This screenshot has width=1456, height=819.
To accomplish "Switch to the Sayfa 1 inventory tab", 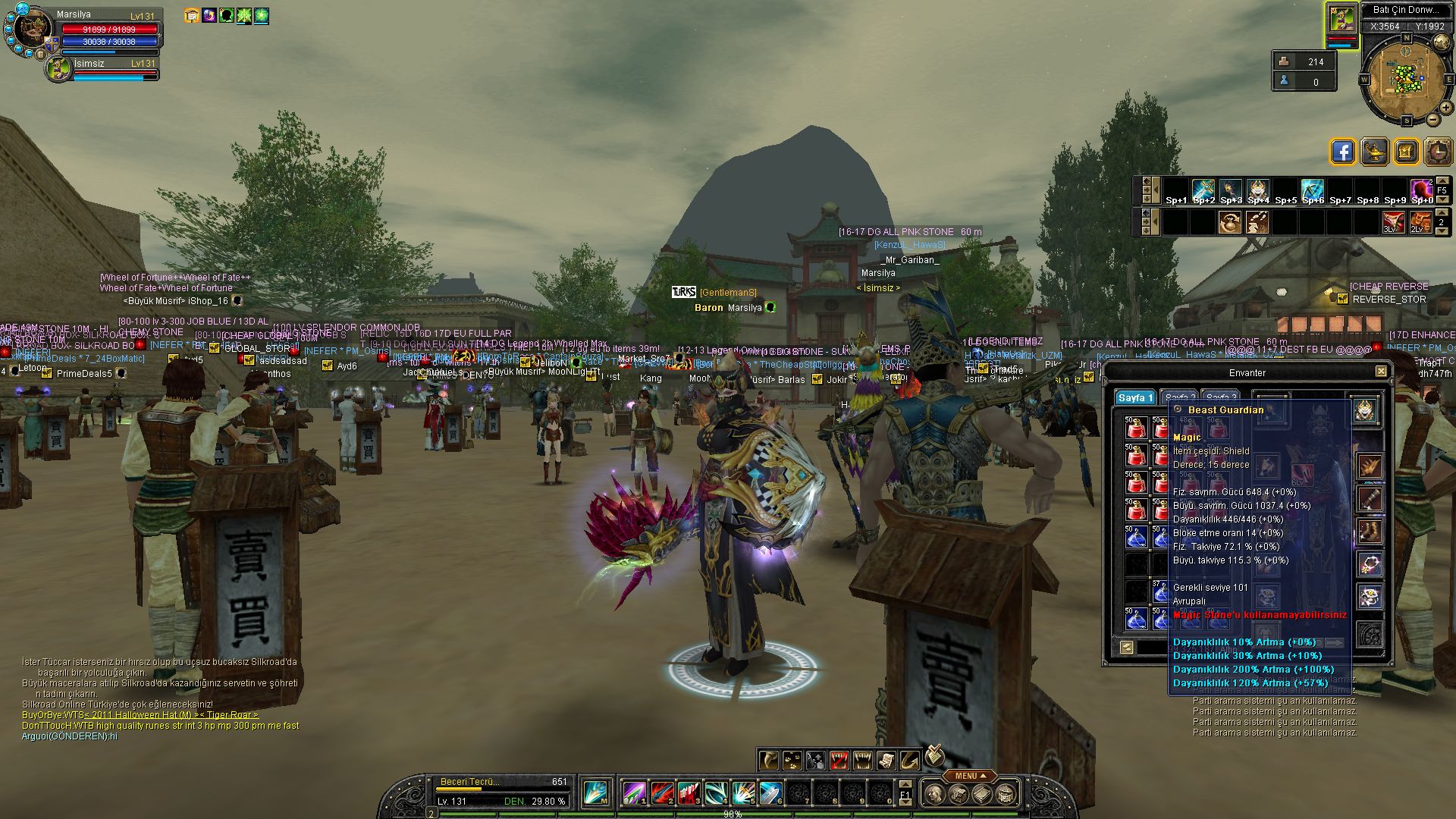I will point(1135,398).
